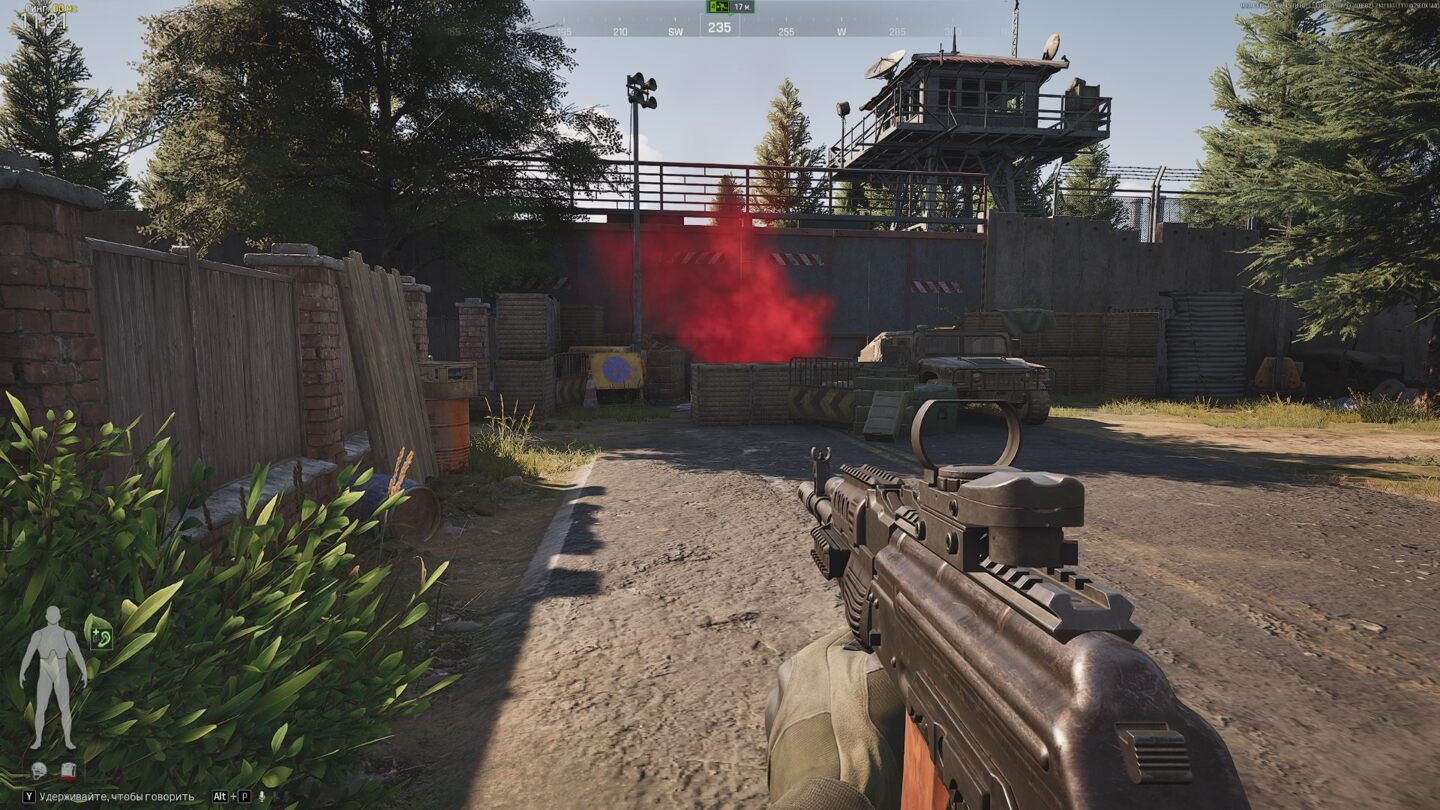The height and width of the screenshot is (810, 1440).
Task: Click the green exit marker on the compass
Action: [x=717, y=7]
